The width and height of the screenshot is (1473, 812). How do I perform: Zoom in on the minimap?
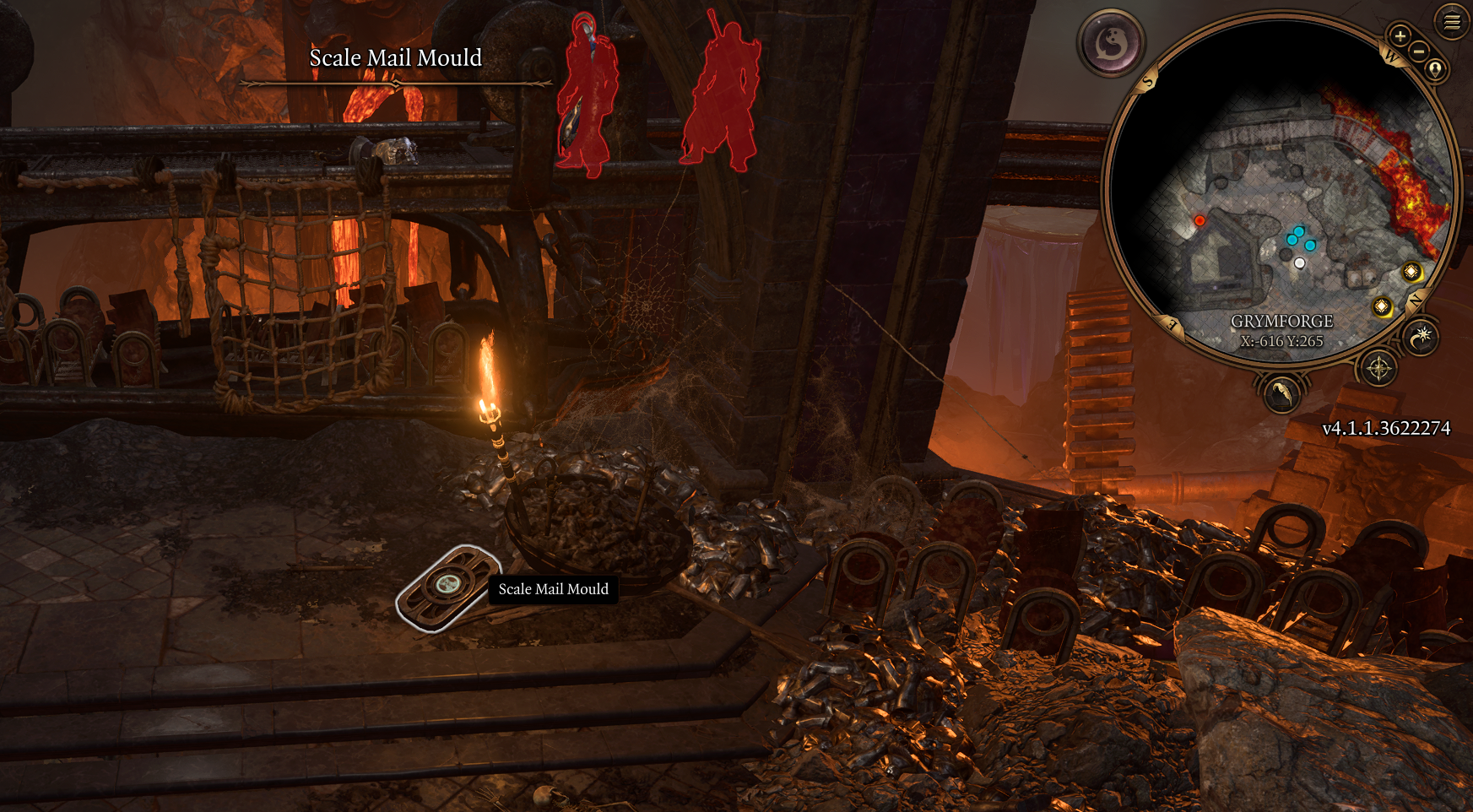click(1400, 36)
